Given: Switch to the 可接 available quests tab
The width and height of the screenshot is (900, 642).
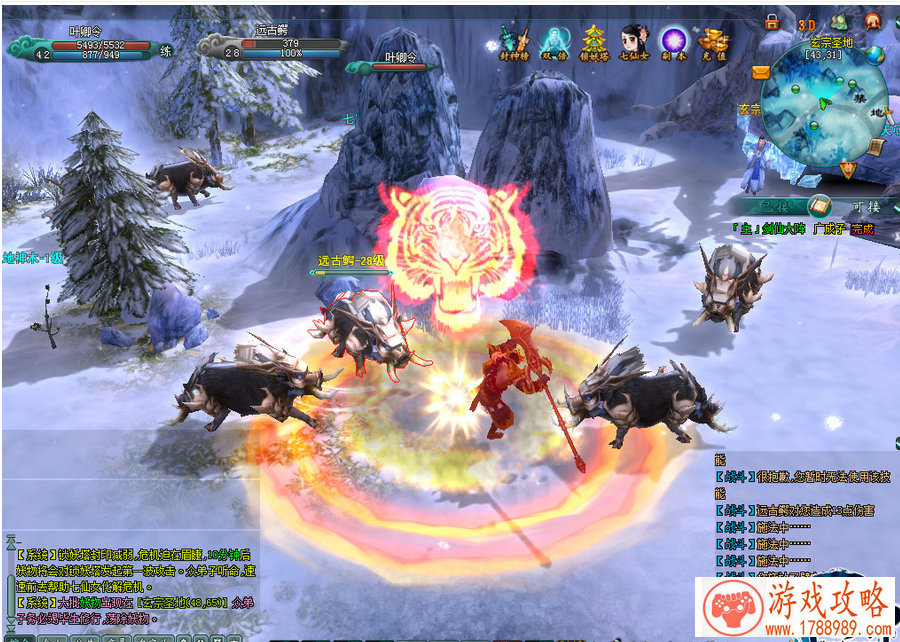Looking at the screenshot, I should point(864,206).
